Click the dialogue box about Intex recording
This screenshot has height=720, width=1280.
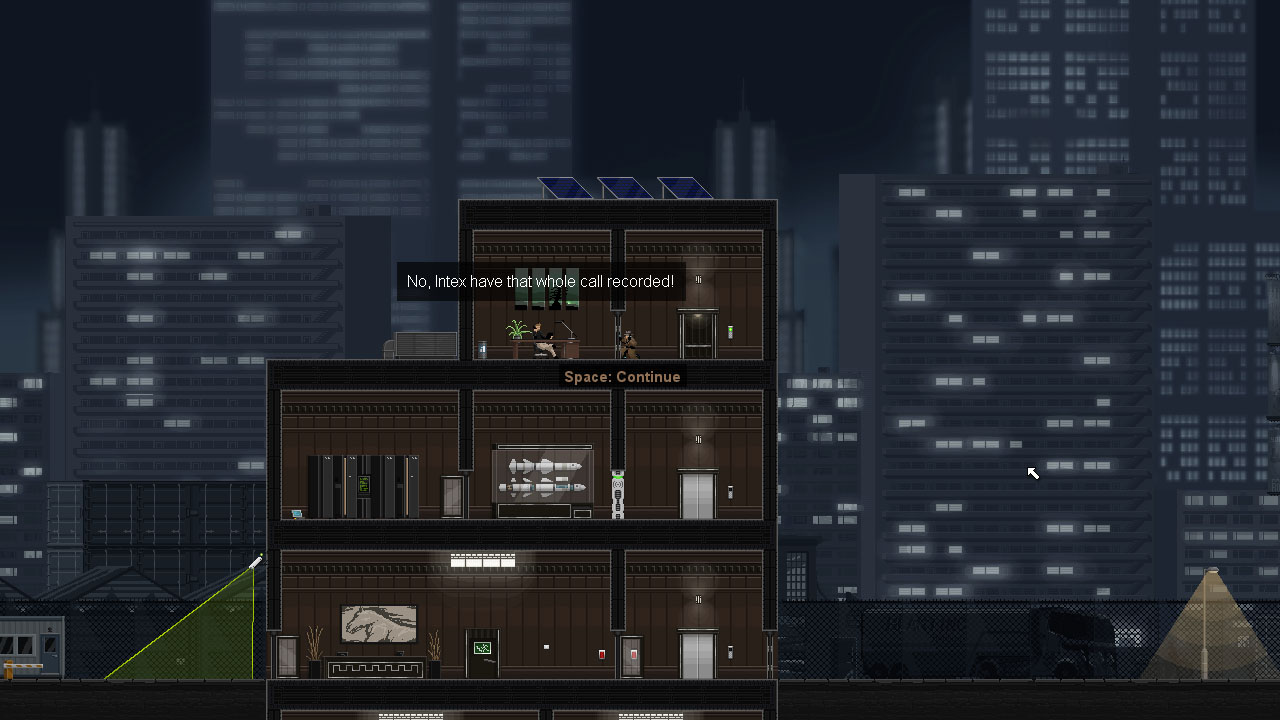(x=540, y=281)
